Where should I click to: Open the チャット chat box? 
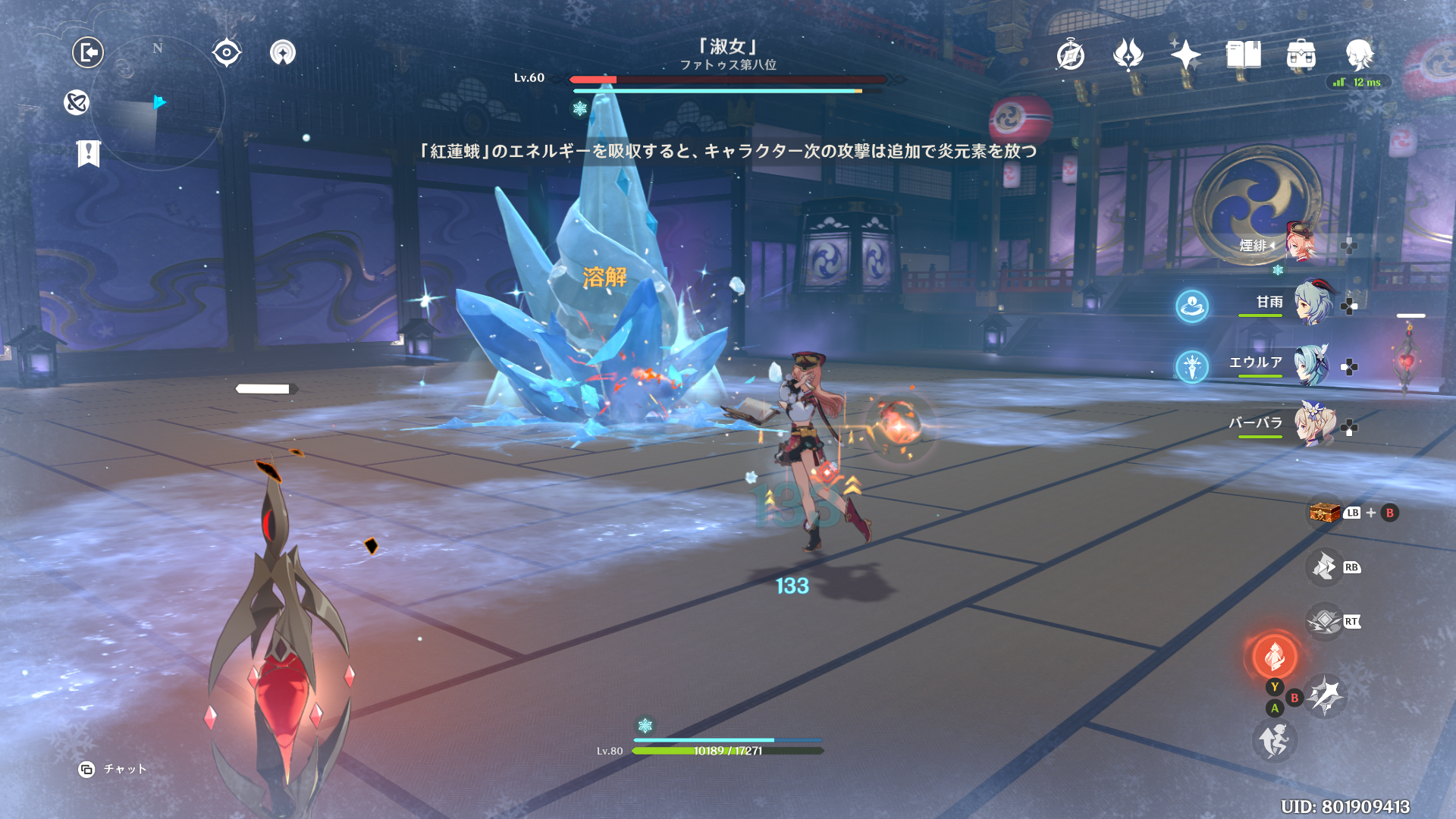[113, 769]
